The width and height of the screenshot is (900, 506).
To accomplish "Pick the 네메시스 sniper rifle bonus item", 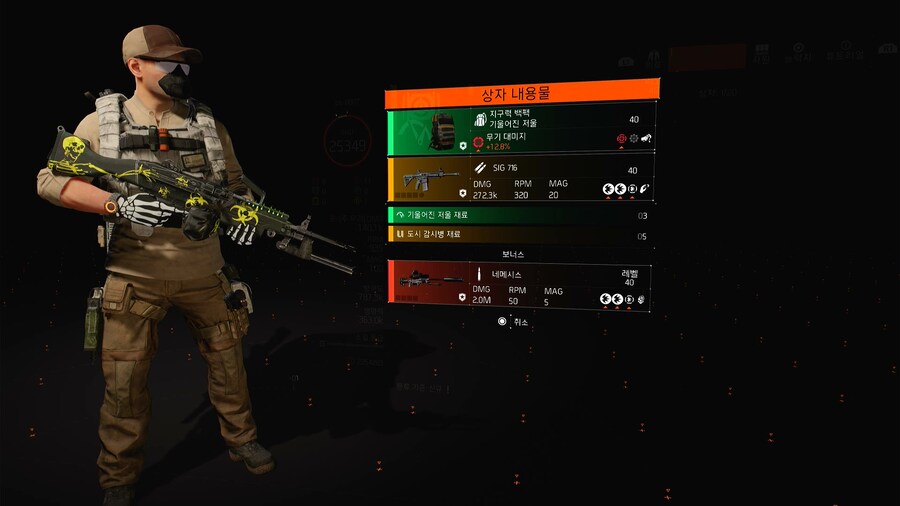I will pyautogui.click(x=522, y=284).
